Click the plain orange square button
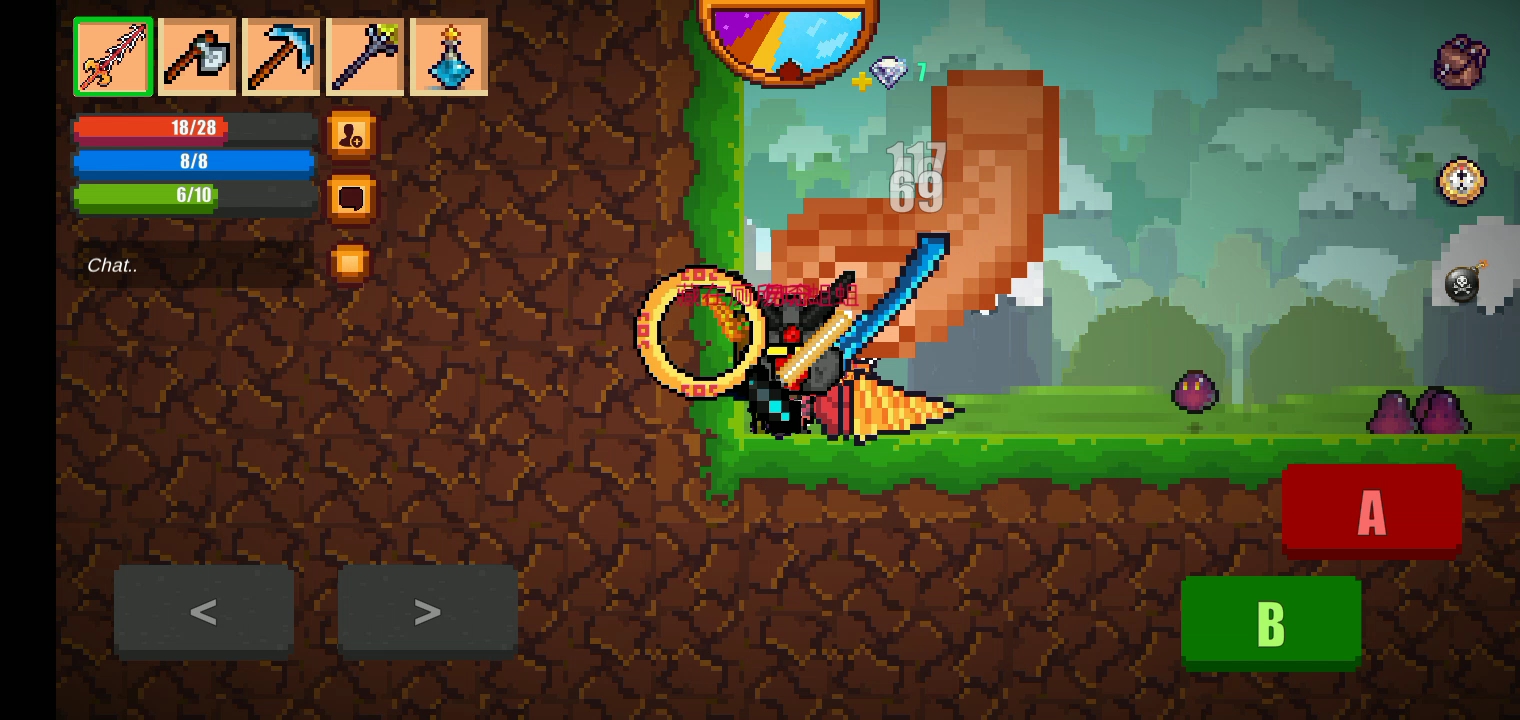This screenshot has width=1520, height=720. (350, 263)
